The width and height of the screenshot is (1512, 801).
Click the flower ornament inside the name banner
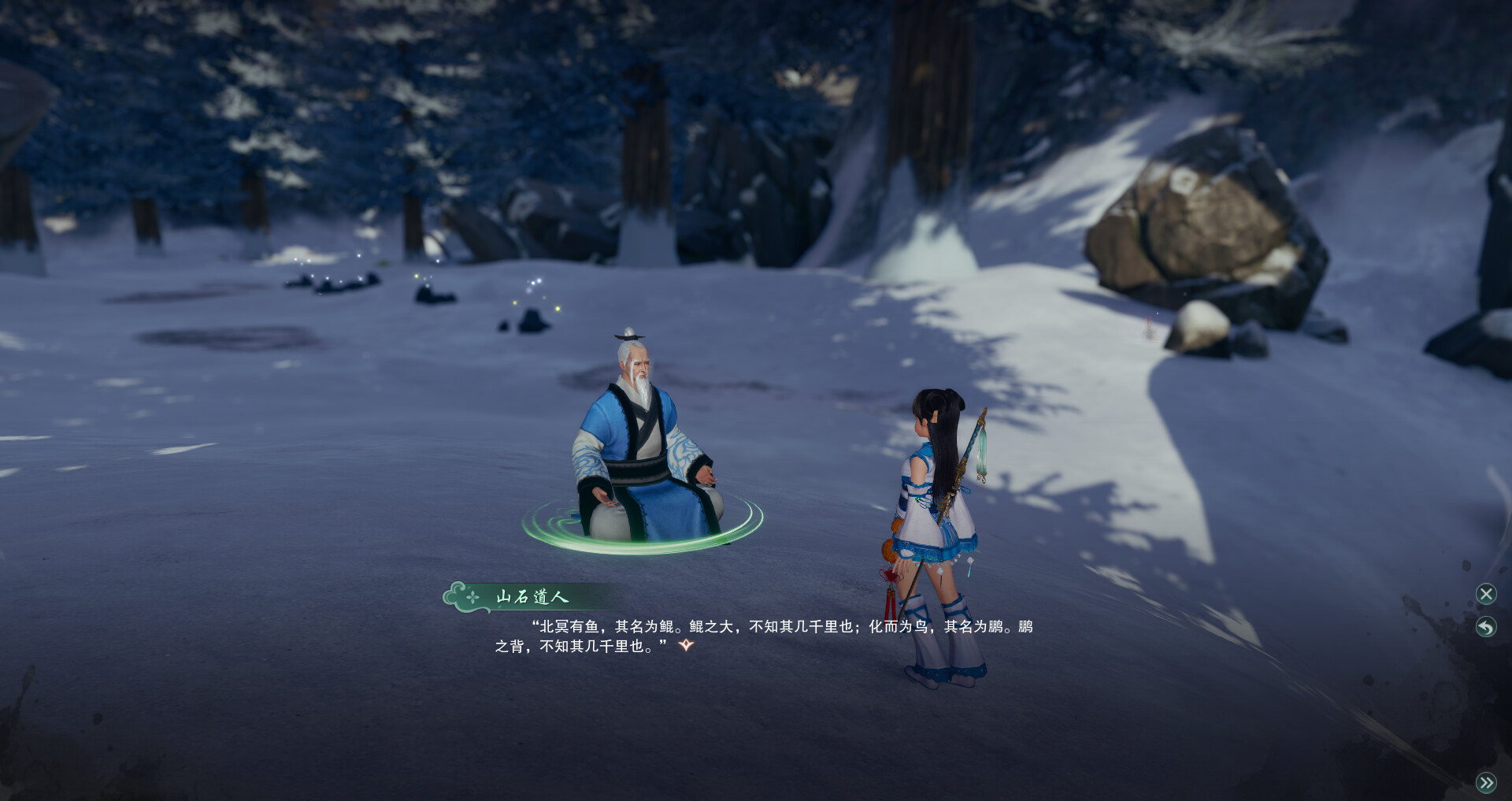click(x=472, y=596)
